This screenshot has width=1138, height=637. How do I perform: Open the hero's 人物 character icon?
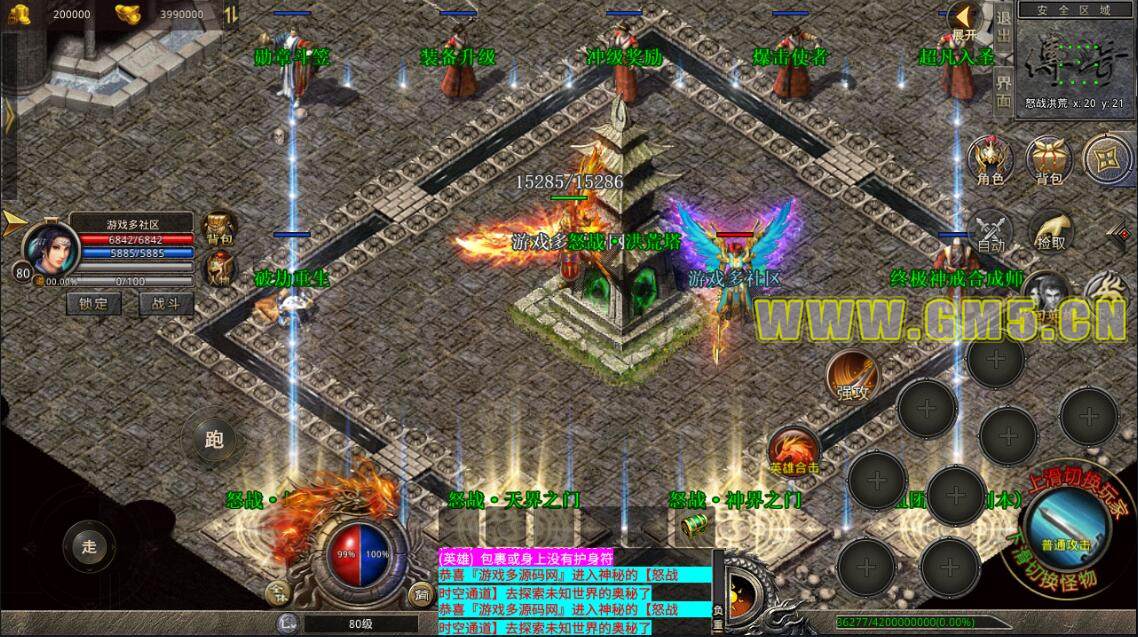click(x=217, y=268)
